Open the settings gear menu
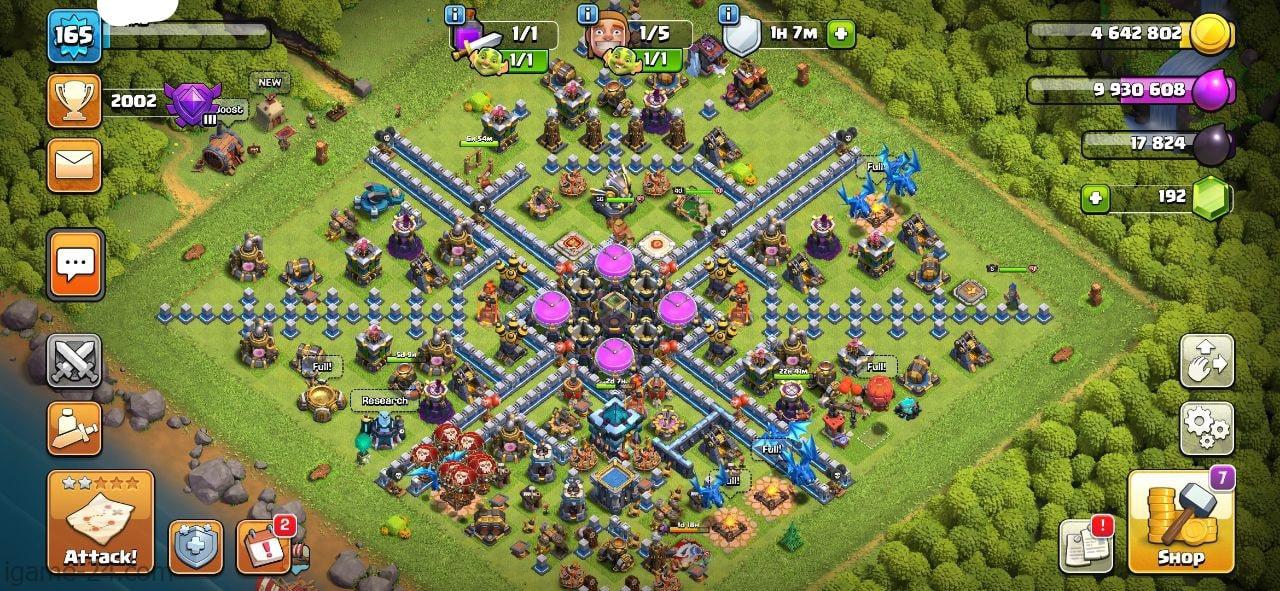The width and height of the screenshot is (1280, 591). (1206, 428)
